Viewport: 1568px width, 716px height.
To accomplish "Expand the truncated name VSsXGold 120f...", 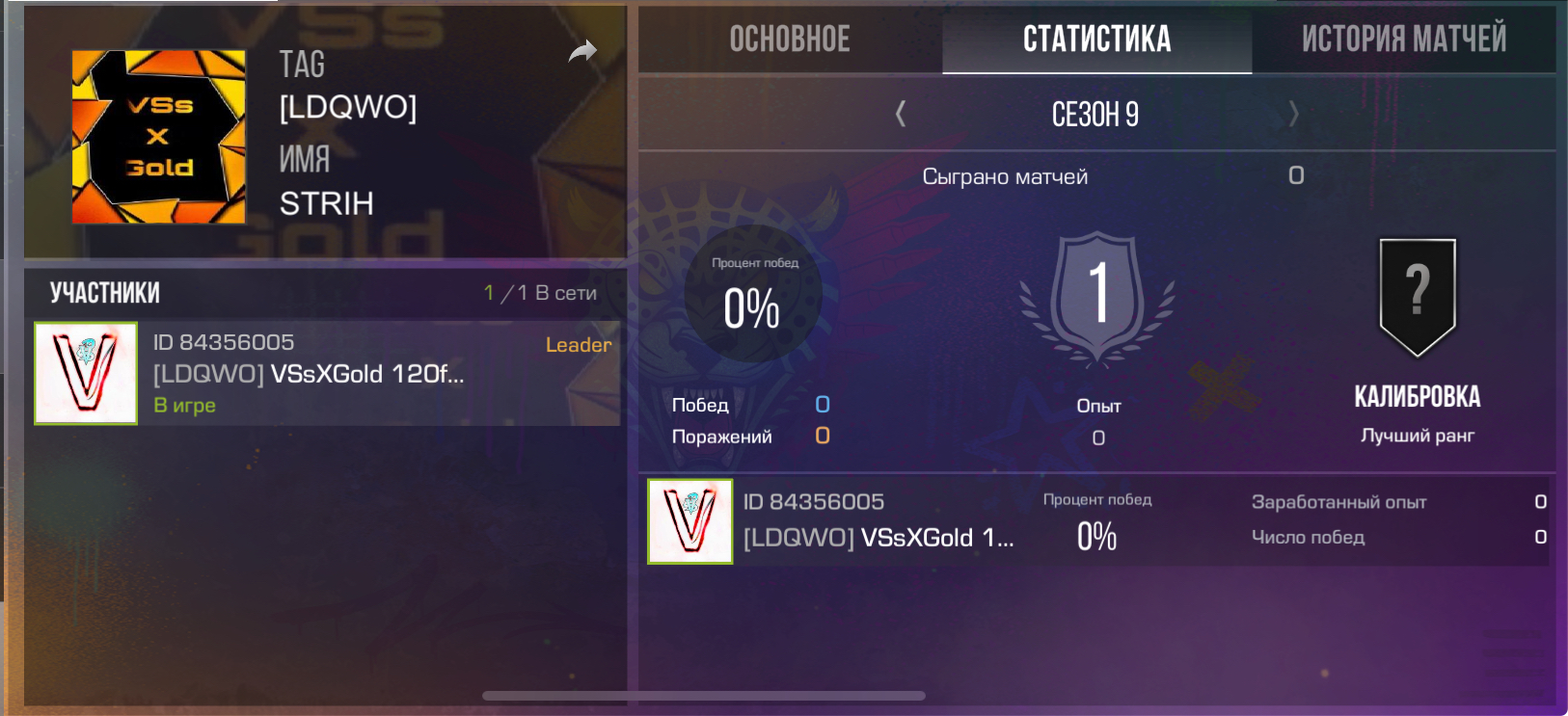I will (309, 375).
